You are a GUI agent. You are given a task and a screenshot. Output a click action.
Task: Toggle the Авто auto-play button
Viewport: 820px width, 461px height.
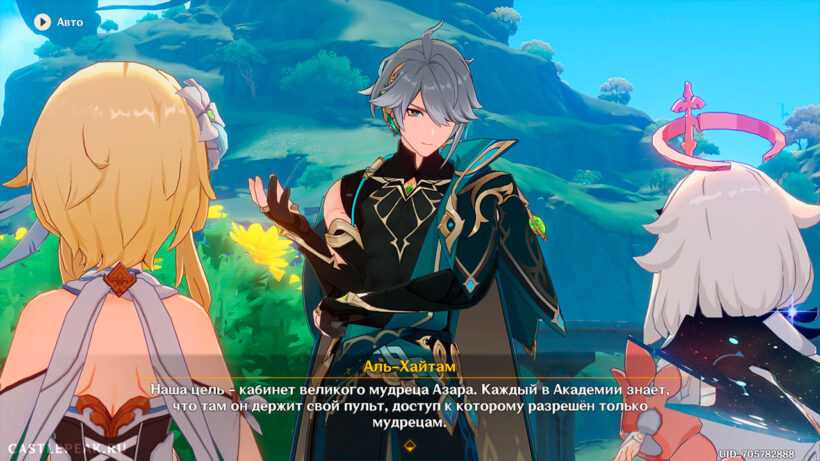pyautogui.click(x=58, y=21)
